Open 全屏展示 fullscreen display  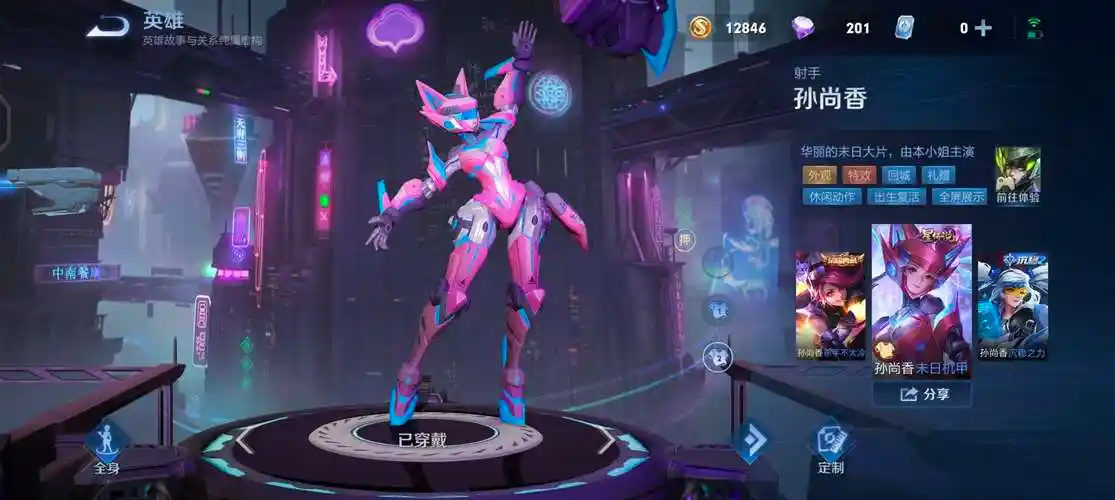(x=958, y=196)
